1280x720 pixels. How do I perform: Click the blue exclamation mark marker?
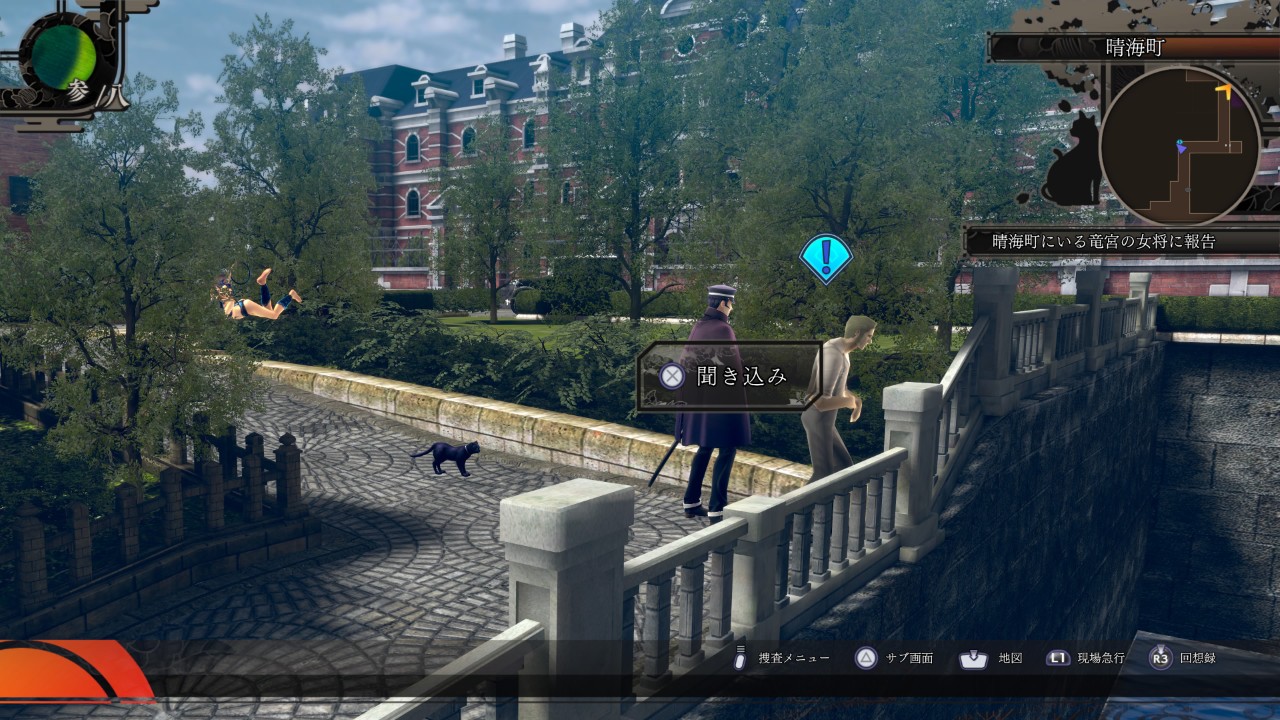point(825,258)
